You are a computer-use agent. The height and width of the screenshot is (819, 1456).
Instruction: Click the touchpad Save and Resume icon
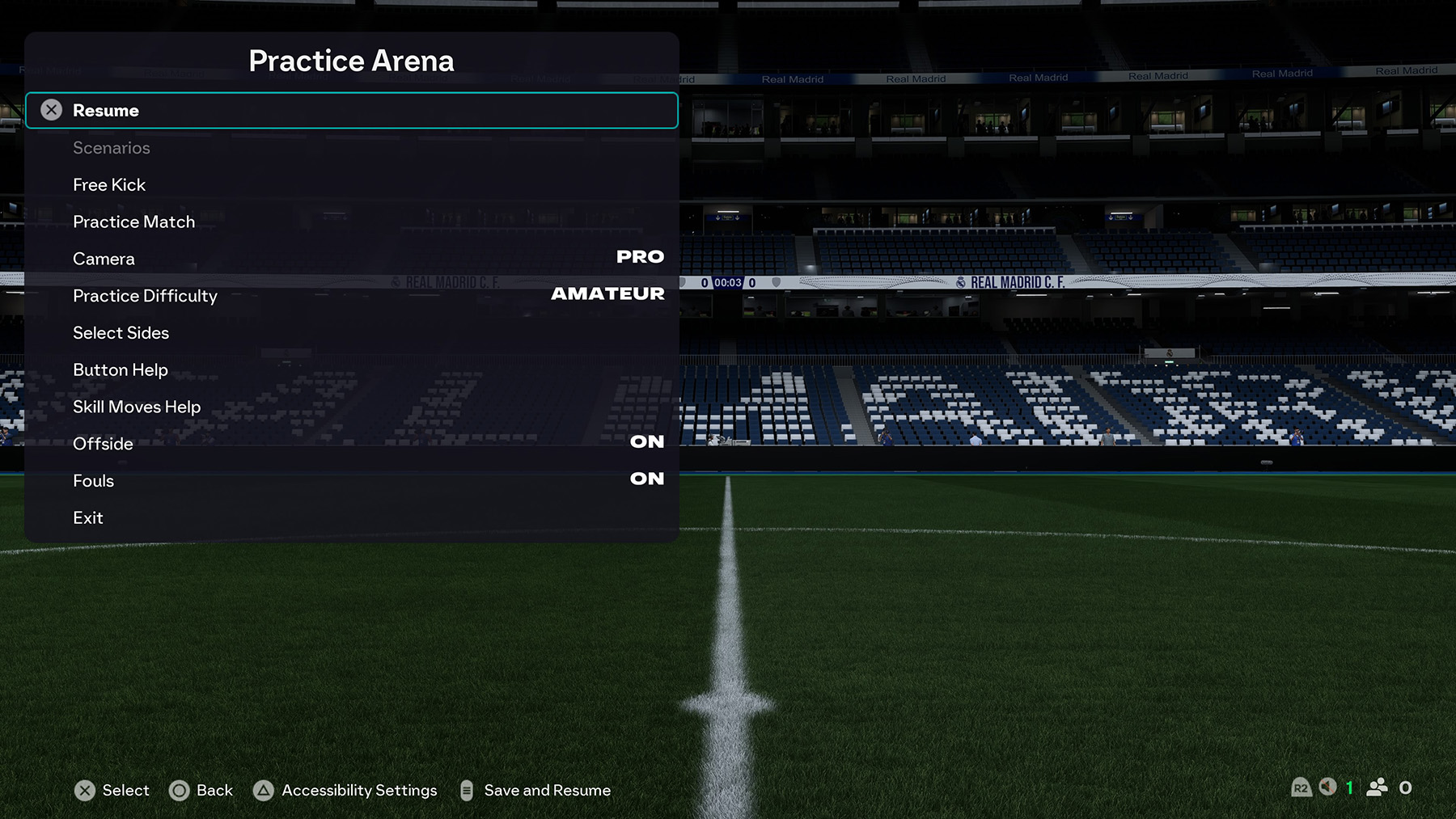tap(467, 791)
